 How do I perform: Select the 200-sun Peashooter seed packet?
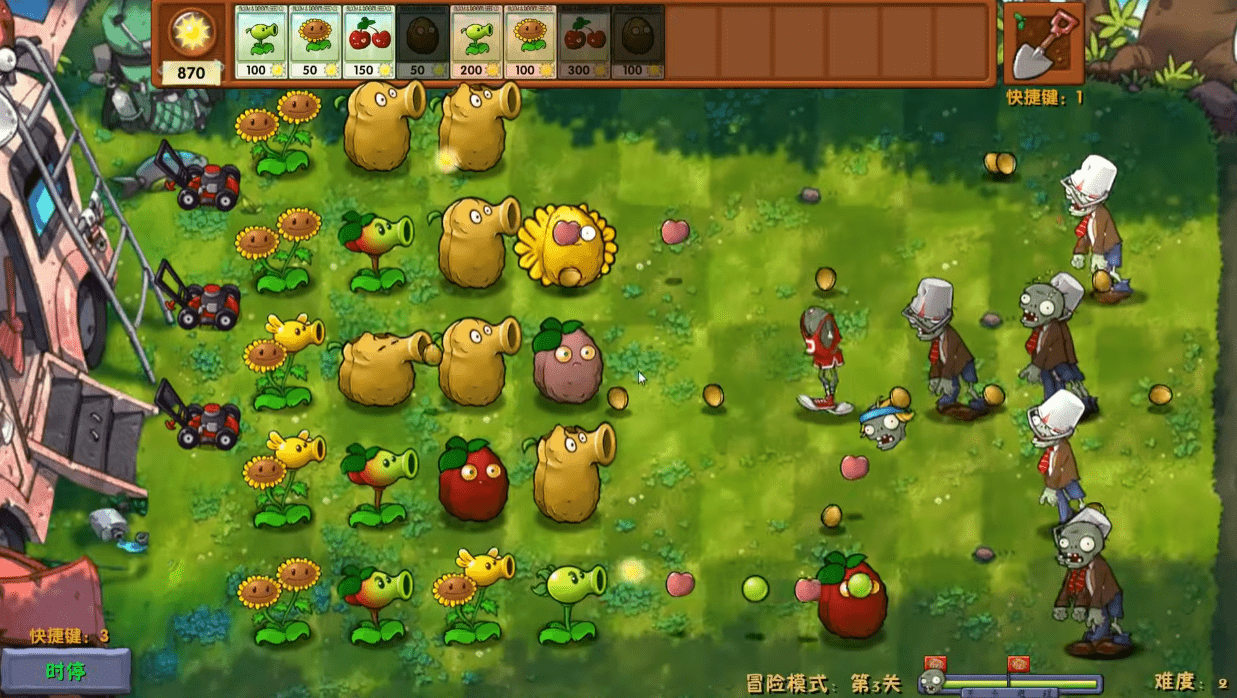point(477,42)
